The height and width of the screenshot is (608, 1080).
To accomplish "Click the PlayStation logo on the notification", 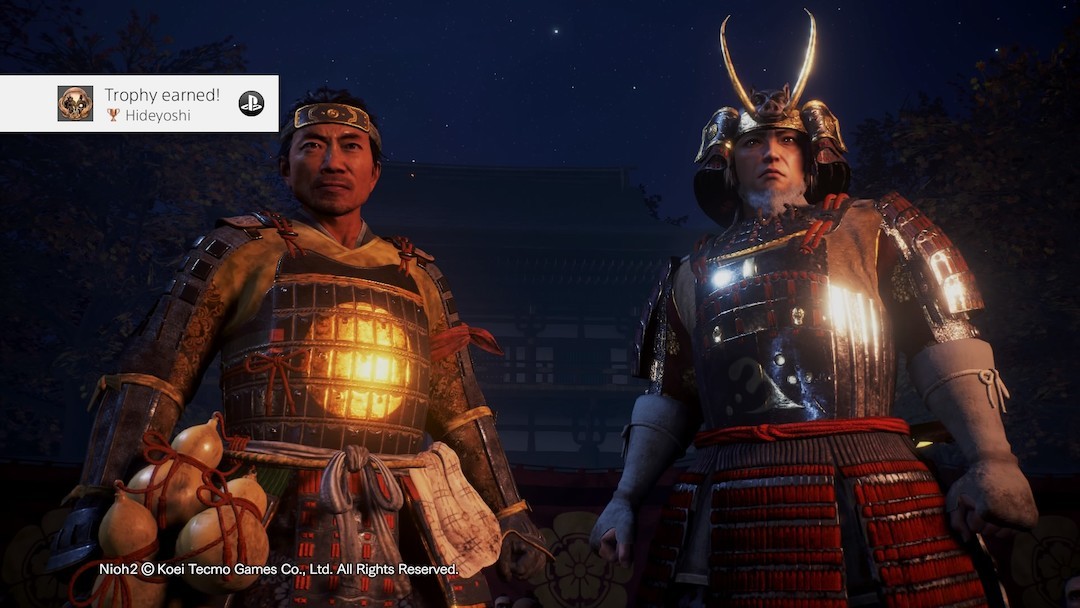I will pos(251,103).
